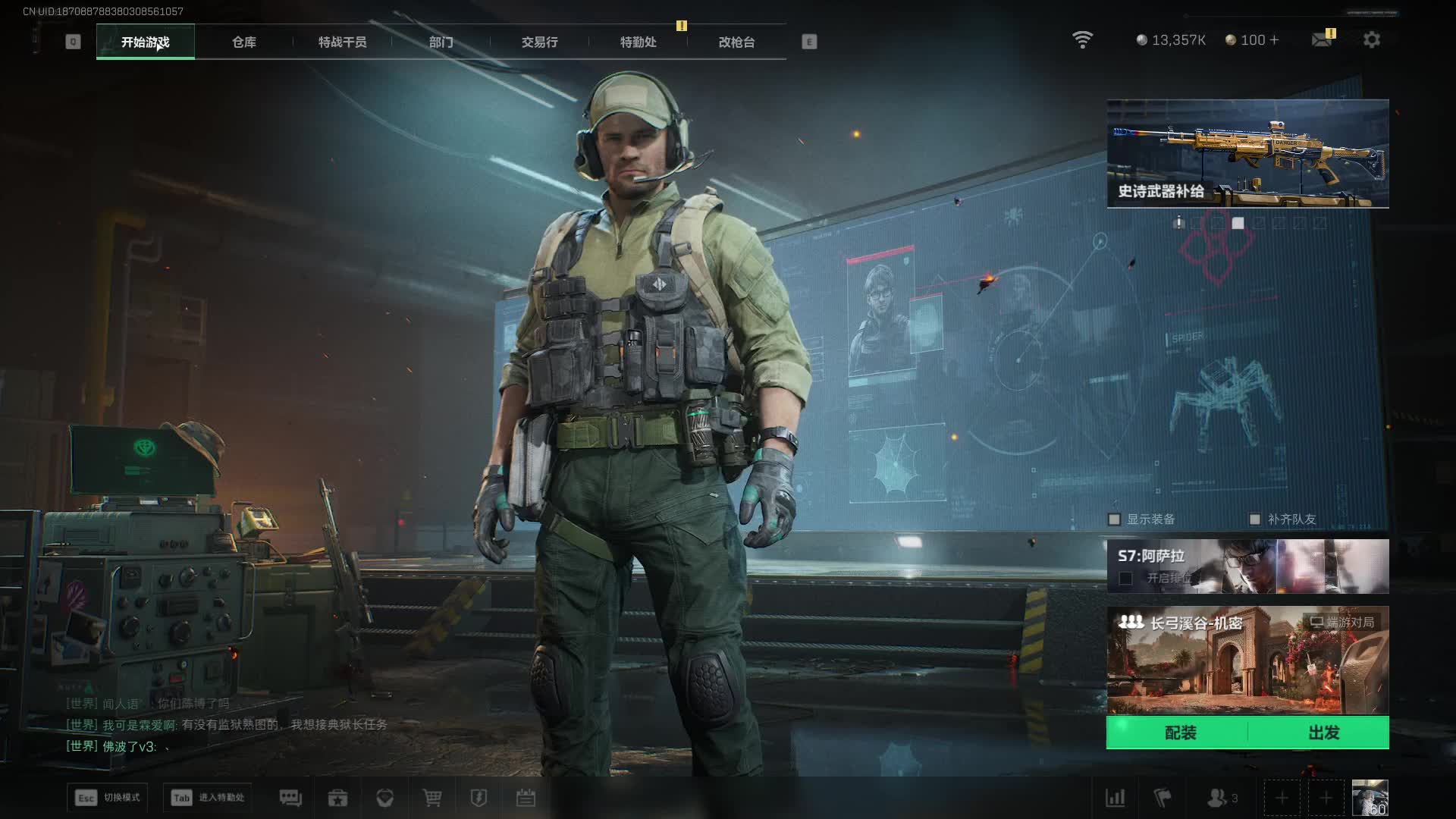Open the chat speech-bubble icon
1456x819 pixels.
pos(290,798)
